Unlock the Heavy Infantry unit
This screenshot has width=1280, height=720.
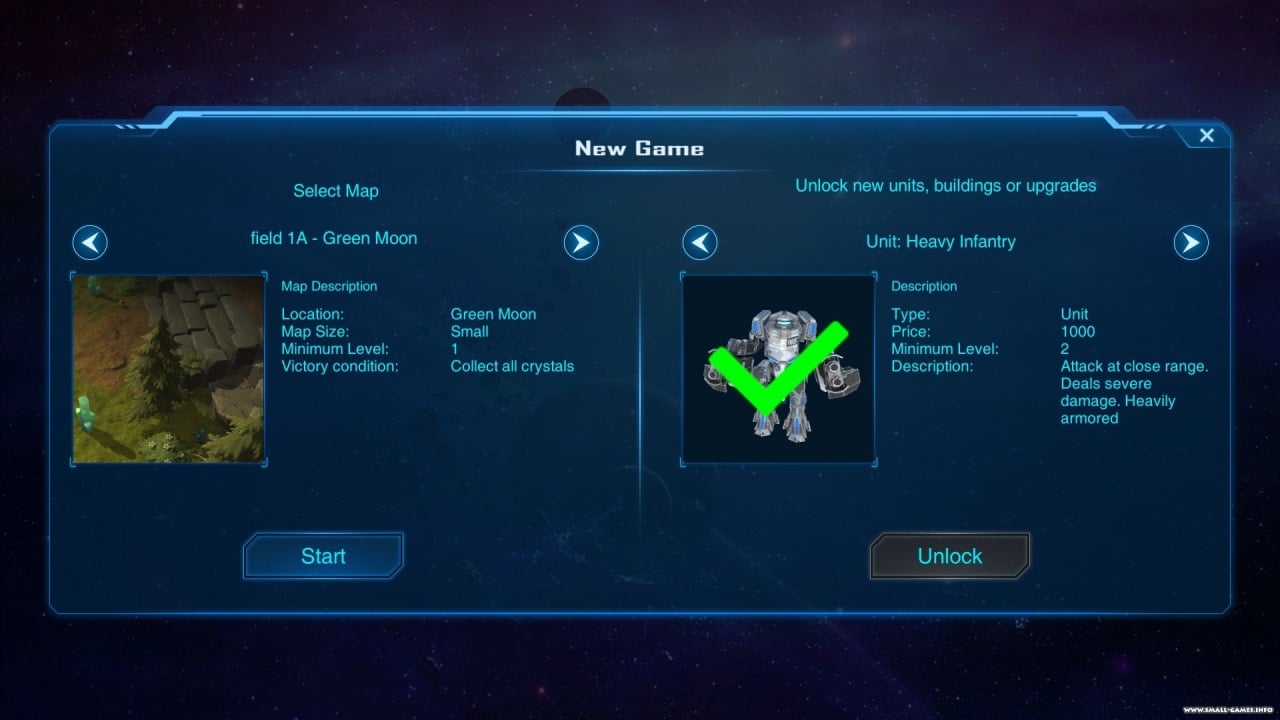point(949,556)
